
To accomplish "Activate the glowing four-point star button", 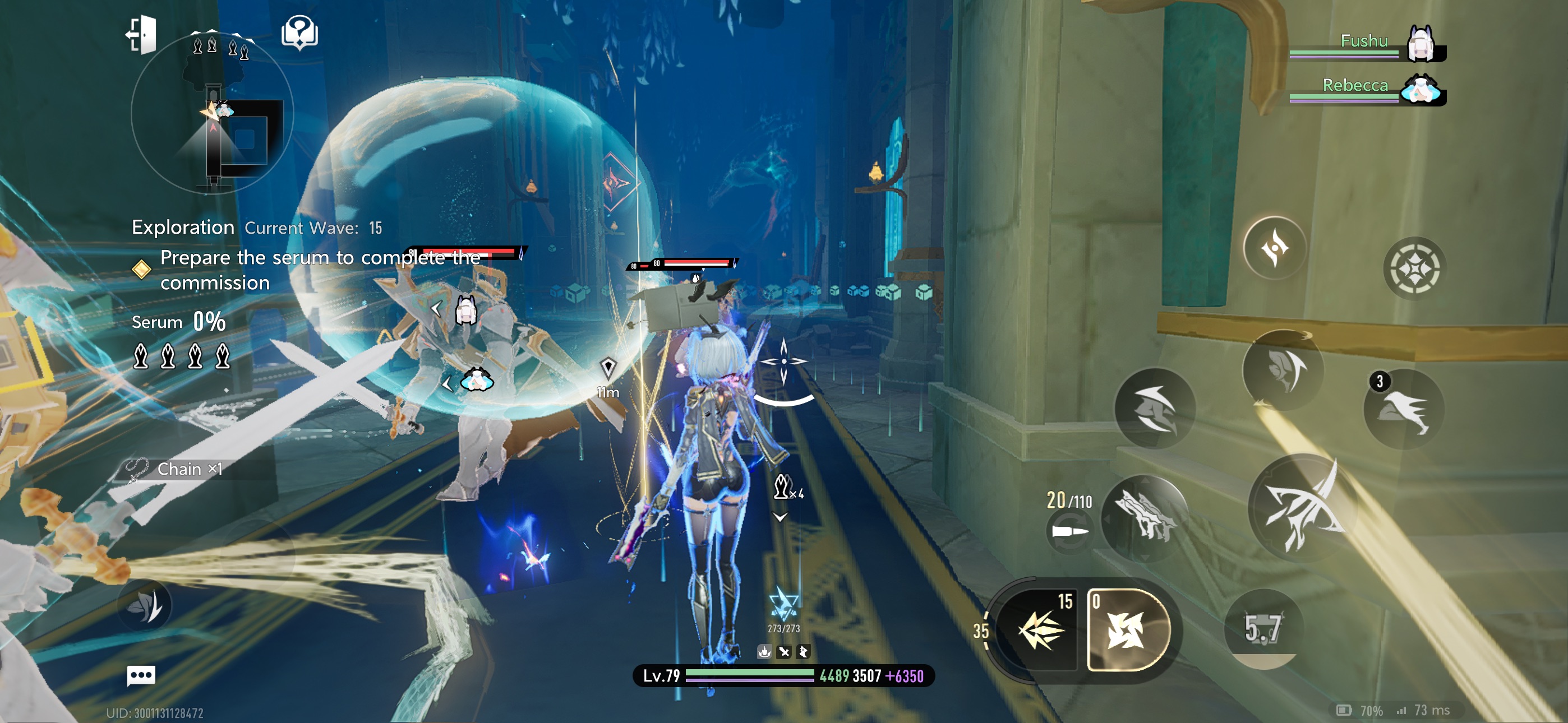I will [1274, 248].
